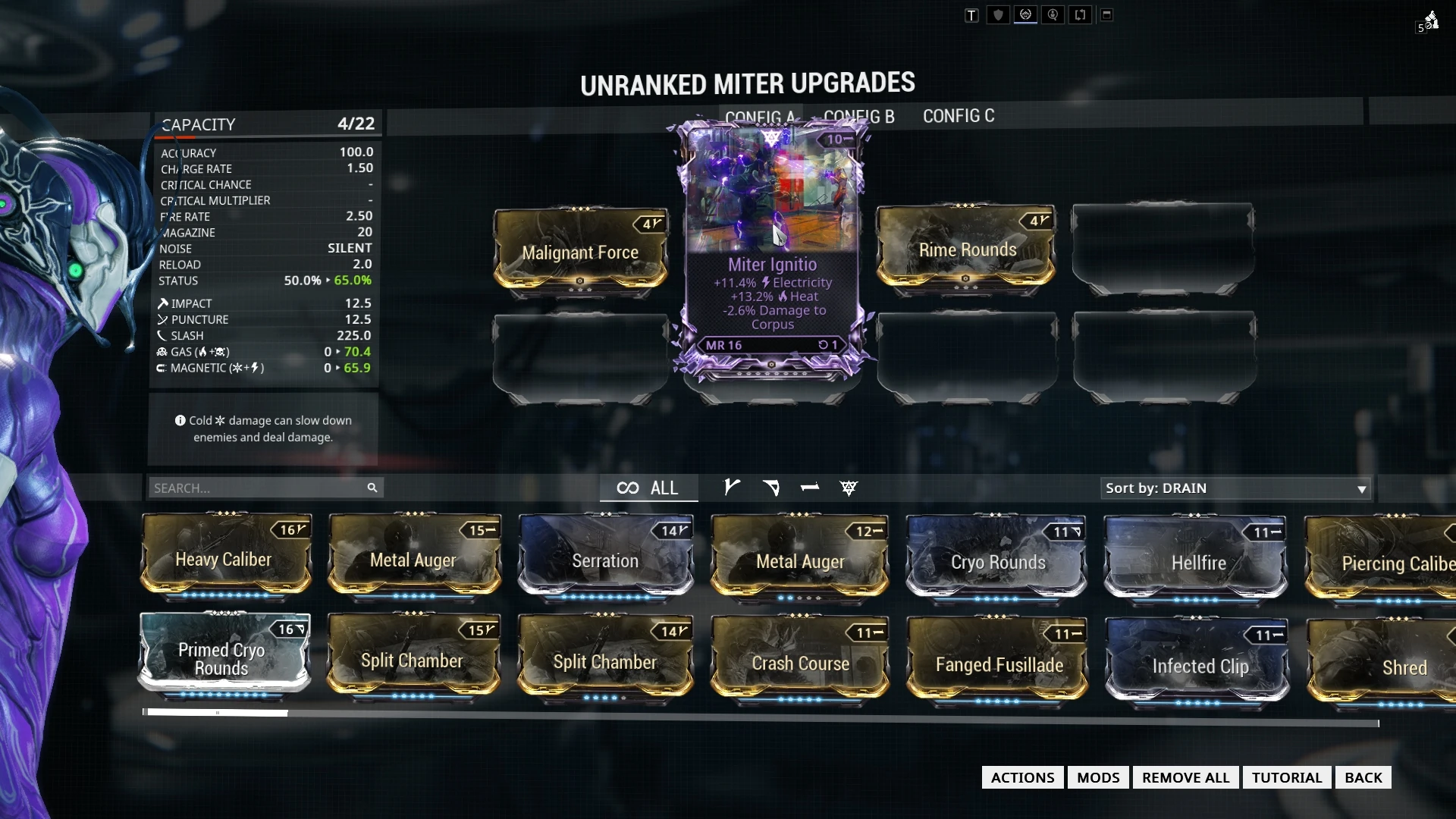The height and width of the screenshot is (819, 1456).
Task: Open the Sort by: DRAIN dropdown
Action: click(1234, 488)
